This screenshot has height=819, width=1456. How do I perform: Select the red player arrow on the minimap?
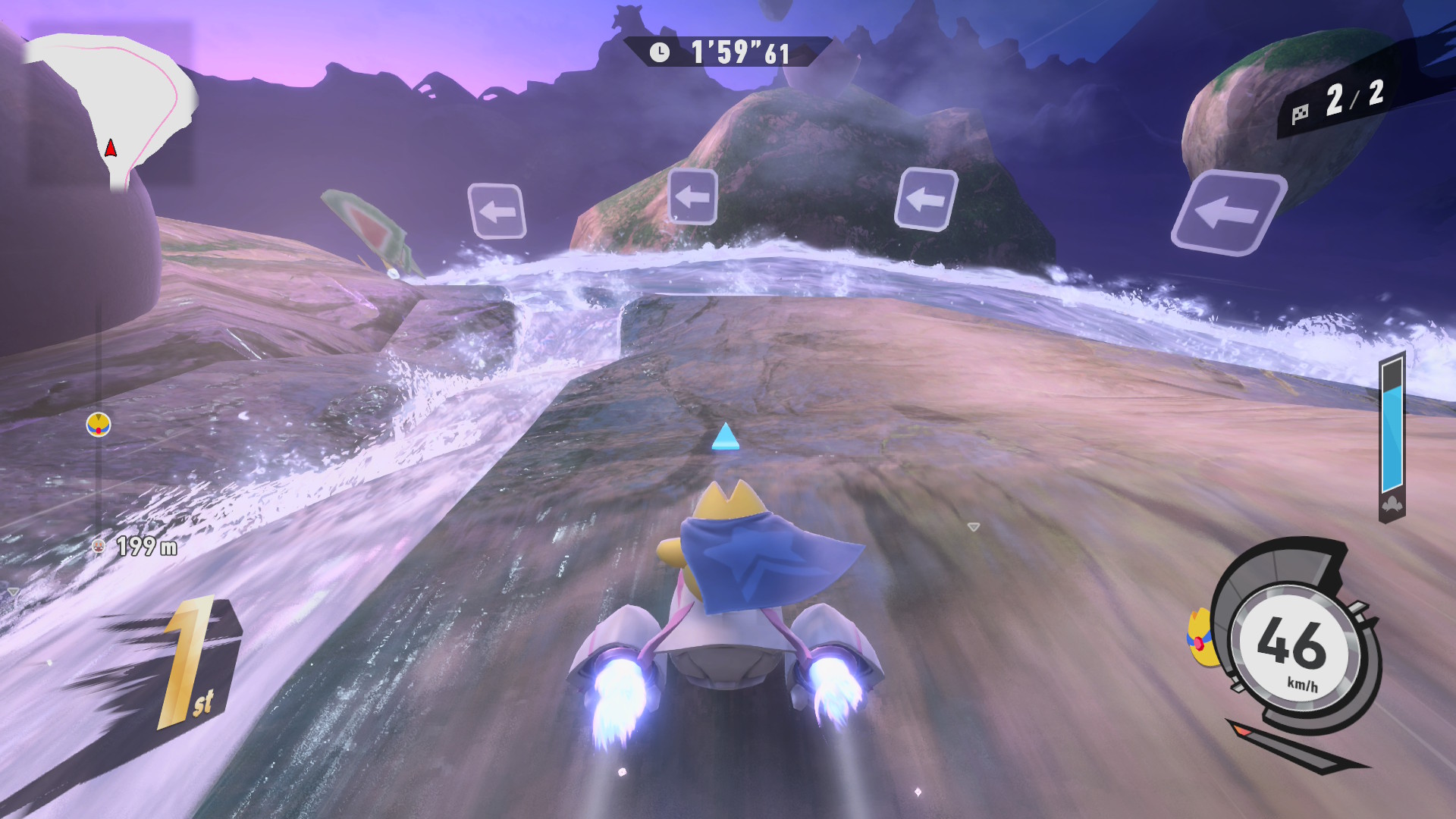coord(111,148)
